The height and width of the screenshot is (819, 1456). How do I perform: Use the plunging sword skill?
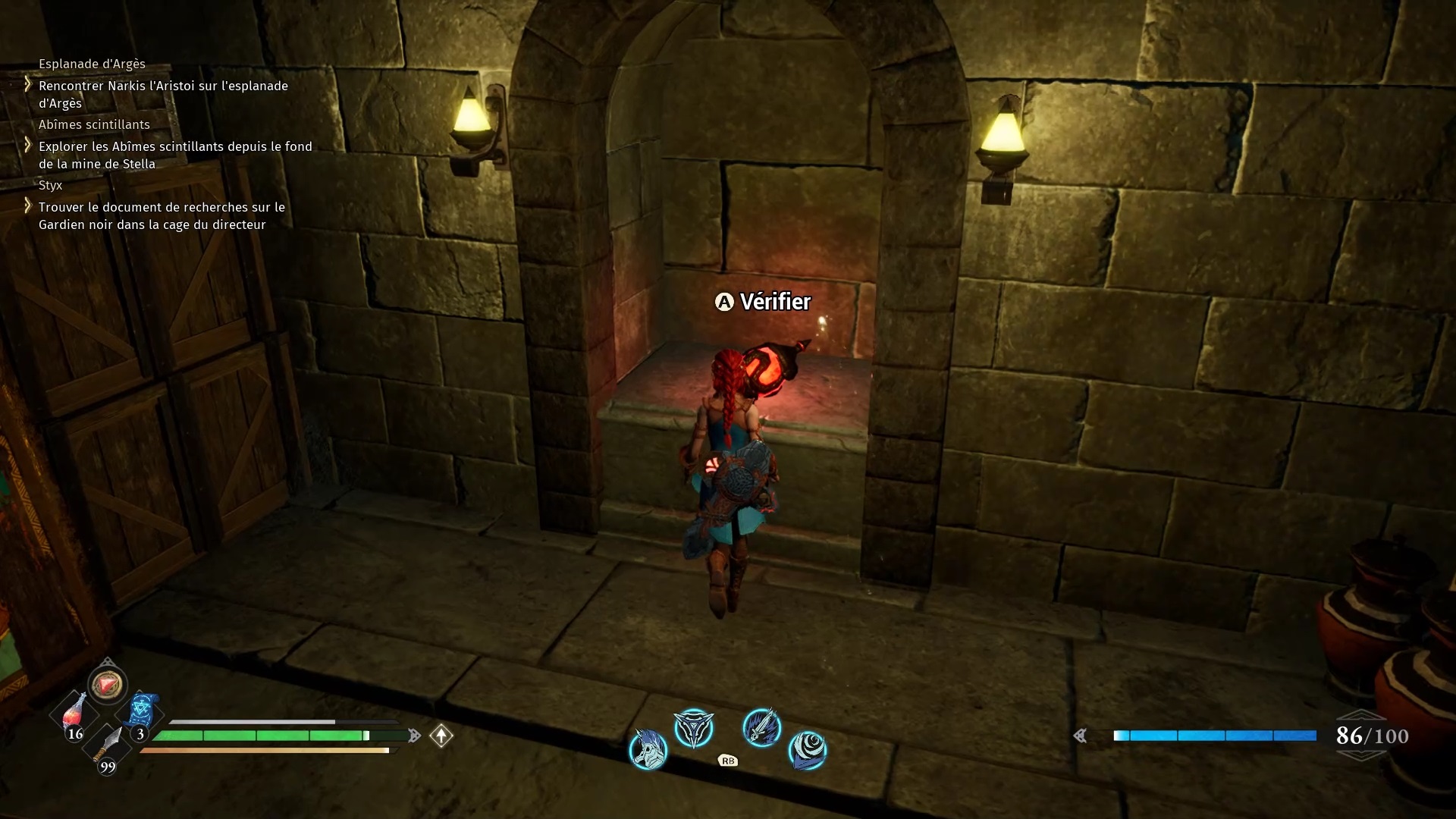(x=761, y=727)
